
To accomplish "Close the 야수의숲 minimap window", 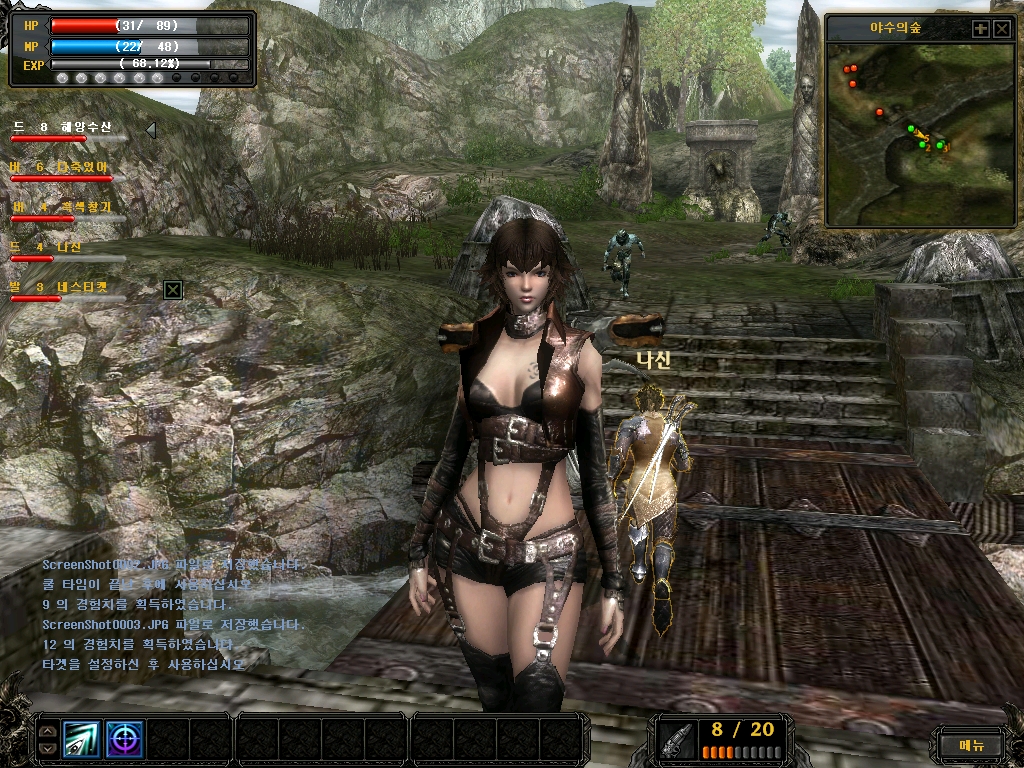I will 1001,29.
